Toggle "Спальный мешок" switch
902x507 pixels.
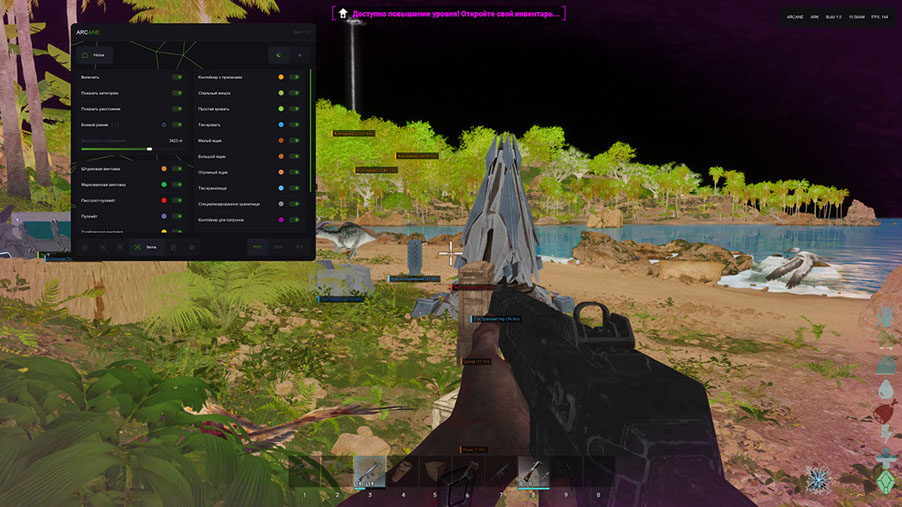click(x=295, y=92)
